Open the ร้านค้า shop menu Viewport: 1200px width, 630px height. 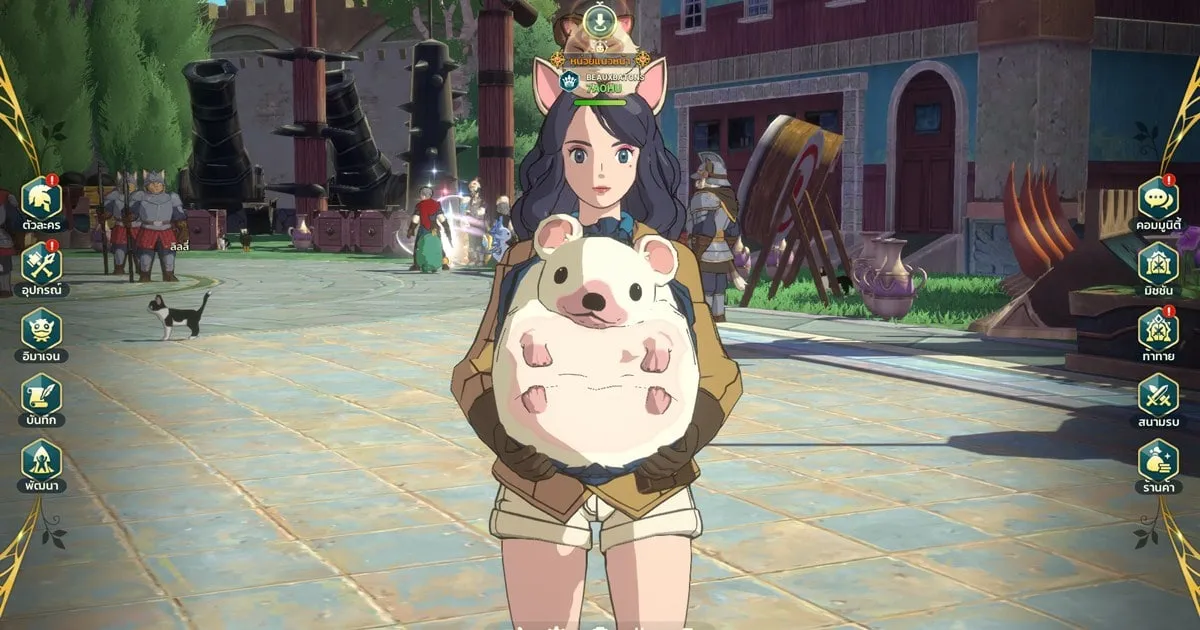point(1158,459)
